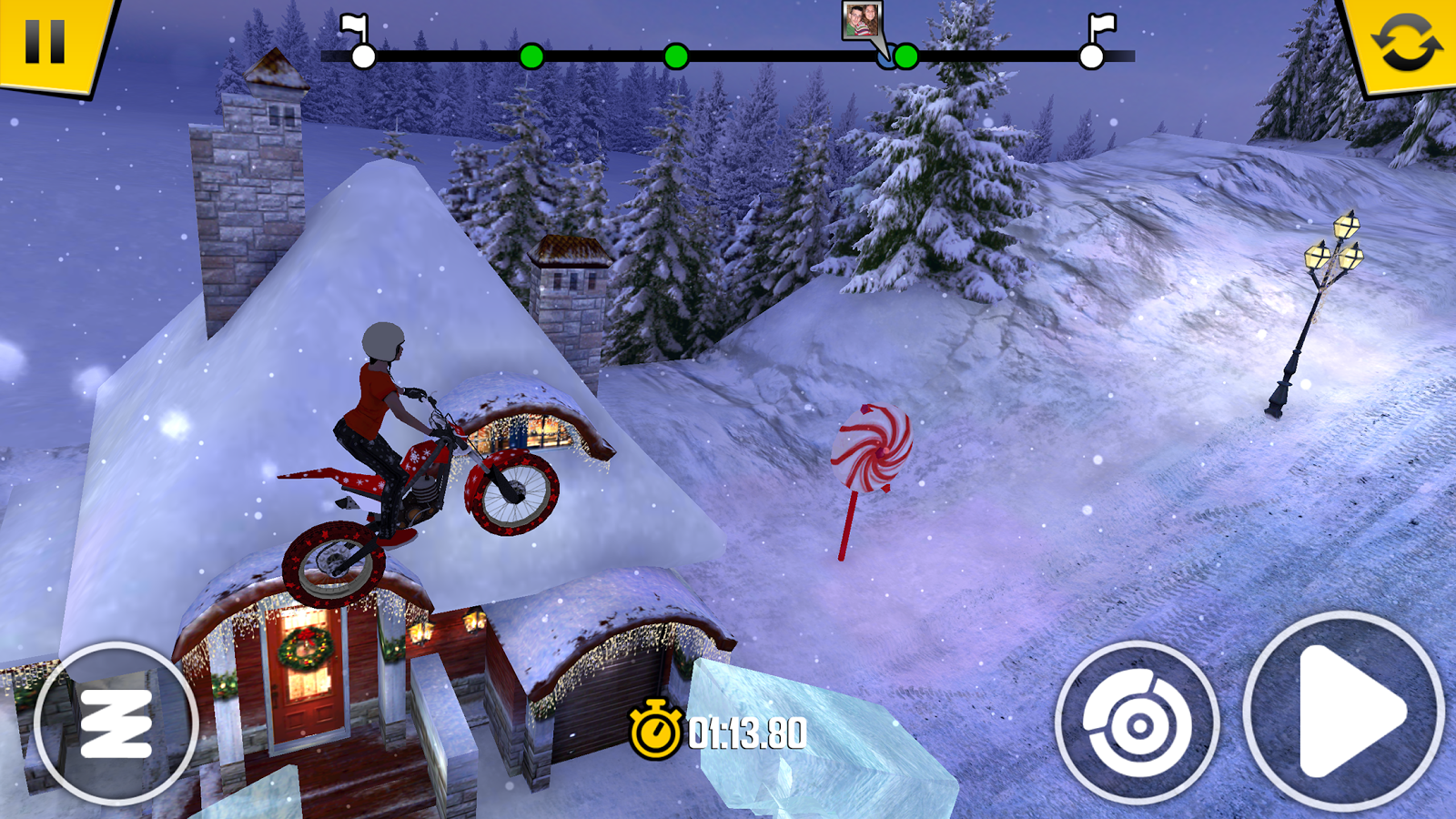
Task: Hit the round brake button
Action: click(1137, 724)
